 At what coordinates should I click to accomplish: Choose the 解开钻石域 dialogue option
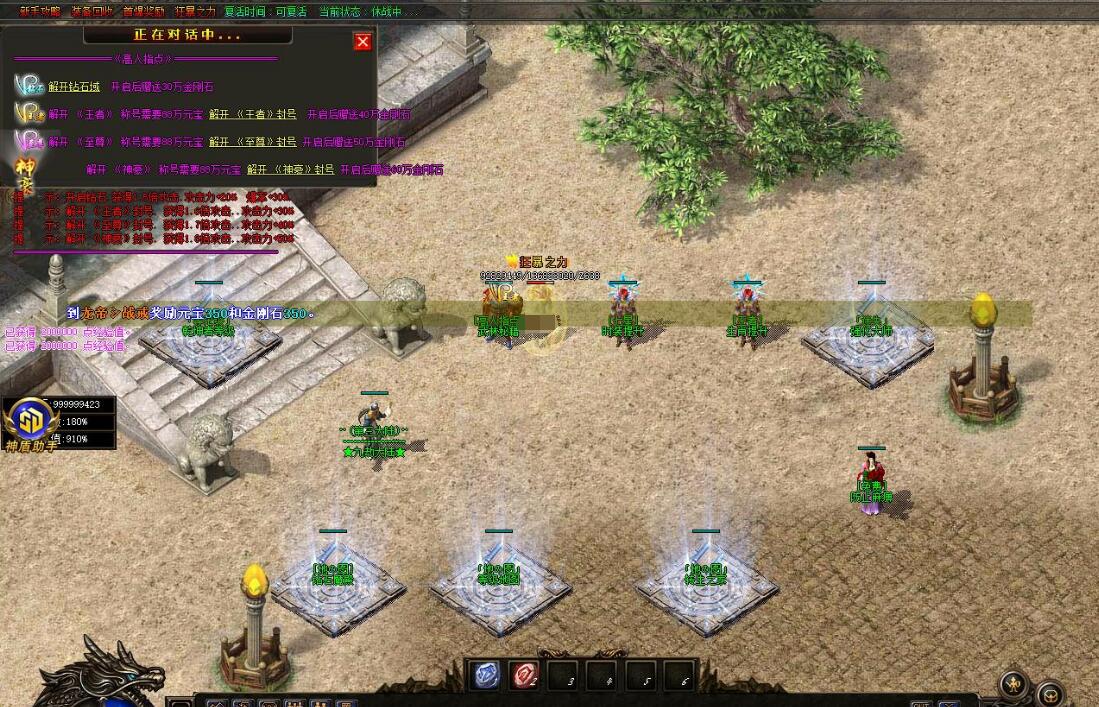point(74,87)
